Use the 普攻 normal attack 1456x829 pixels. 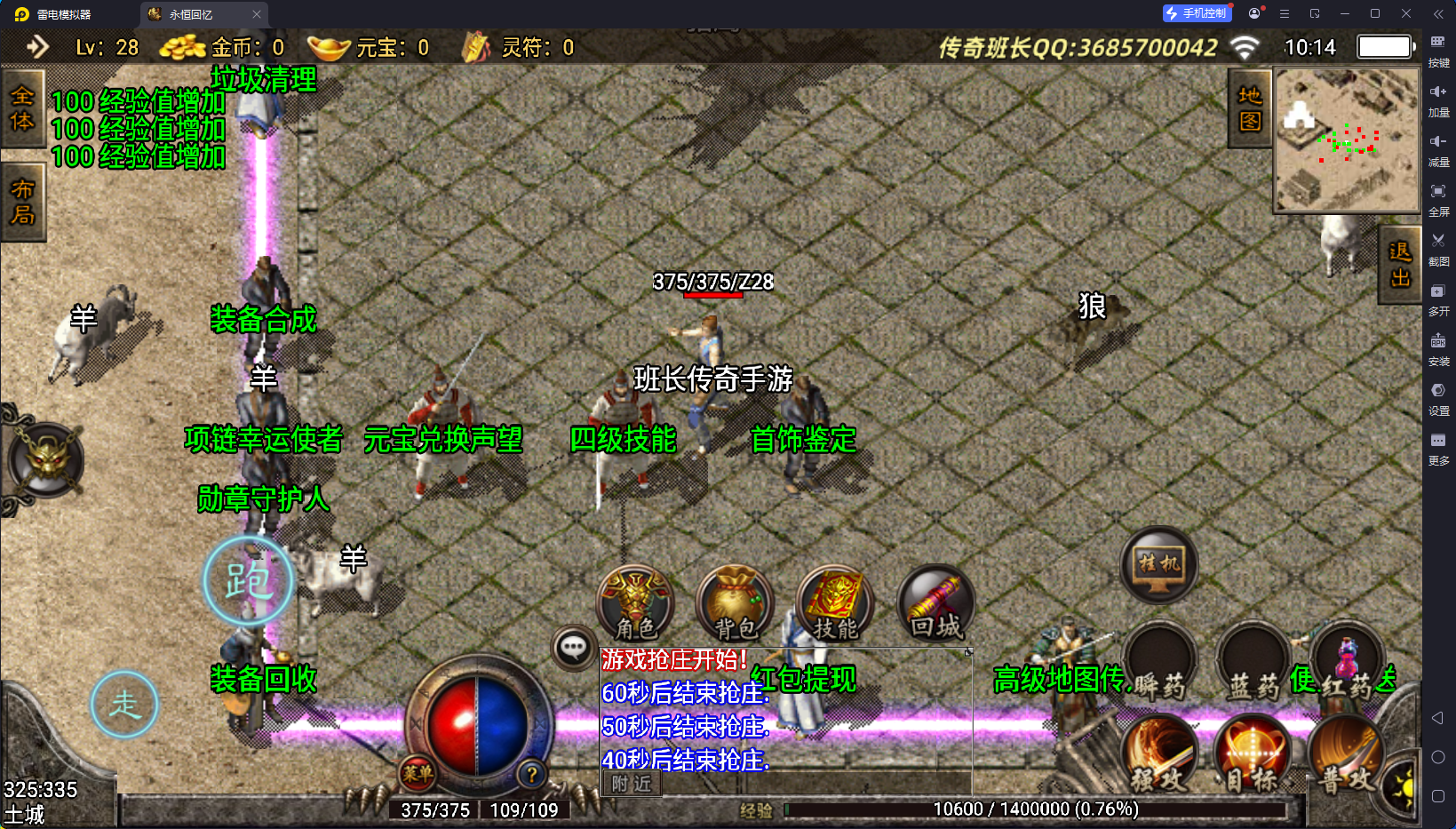pyautogui.click(x=1345, y=755)
